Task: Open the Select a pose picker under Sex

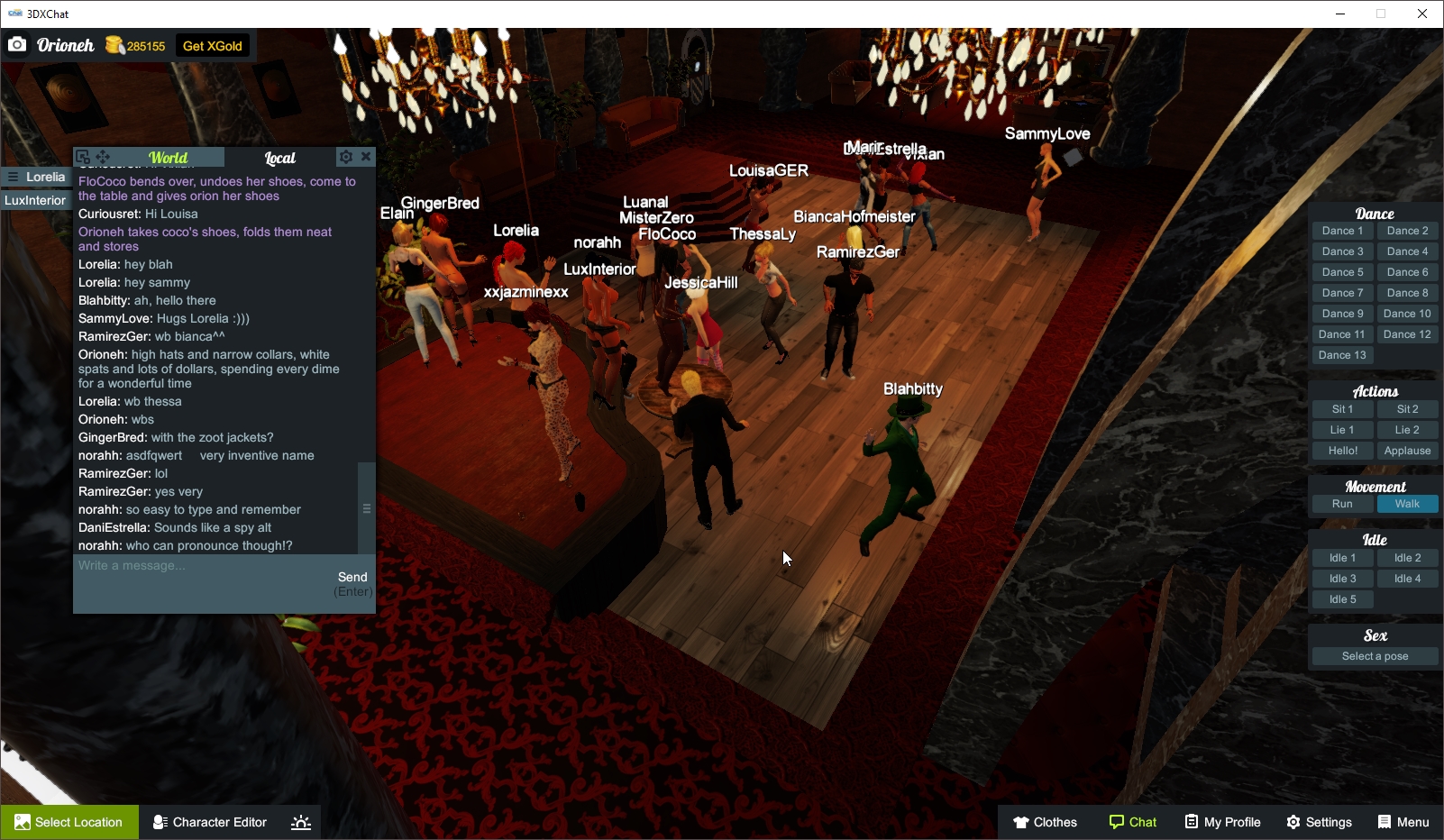Action: [x=1375, y=656]
